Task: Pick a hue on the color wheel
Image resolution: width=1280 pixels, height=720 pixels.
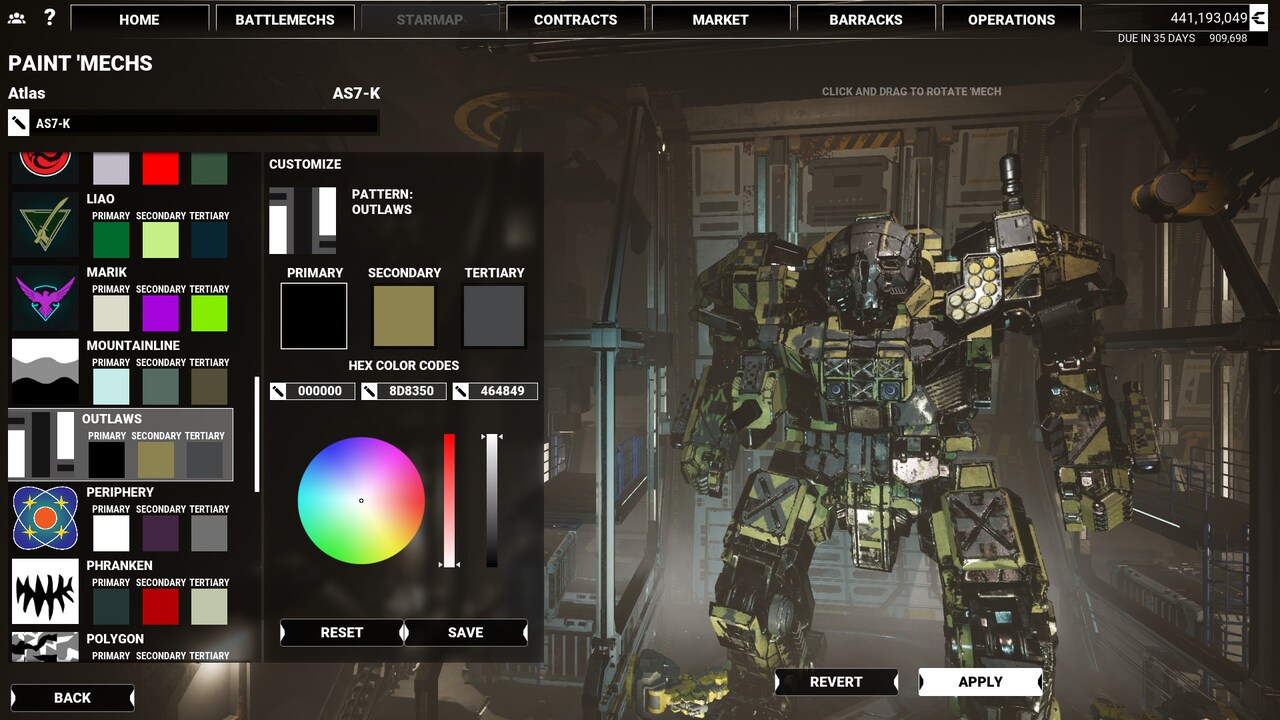Action: coord(360,500)
